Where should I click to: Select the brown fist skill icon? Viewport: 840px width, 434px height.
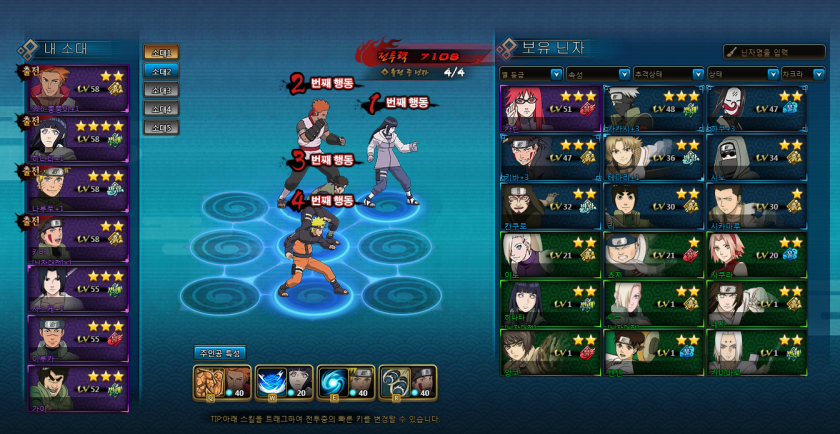(x=221, y=383)
